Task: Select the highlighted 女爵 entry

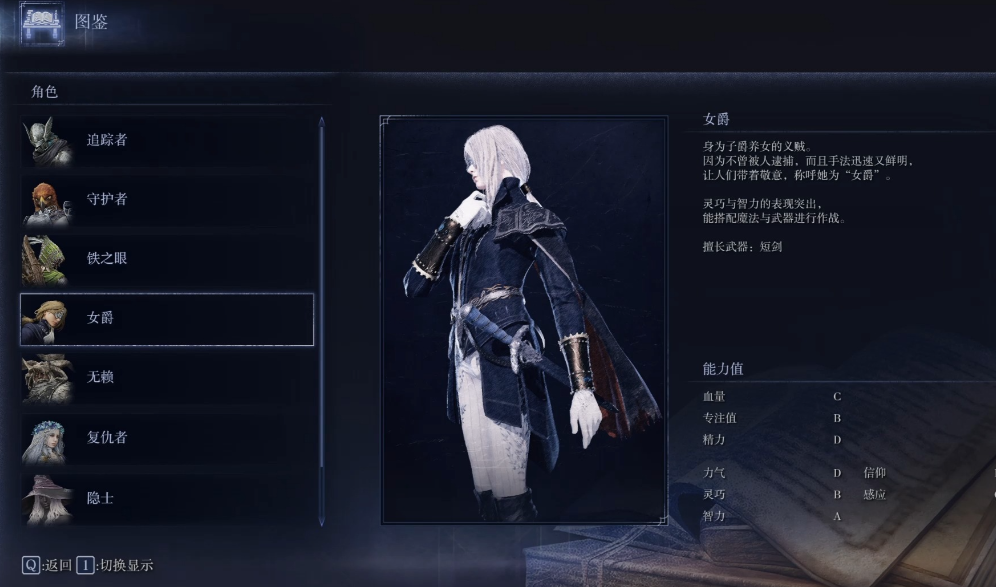Action: [x=166, y=319]
